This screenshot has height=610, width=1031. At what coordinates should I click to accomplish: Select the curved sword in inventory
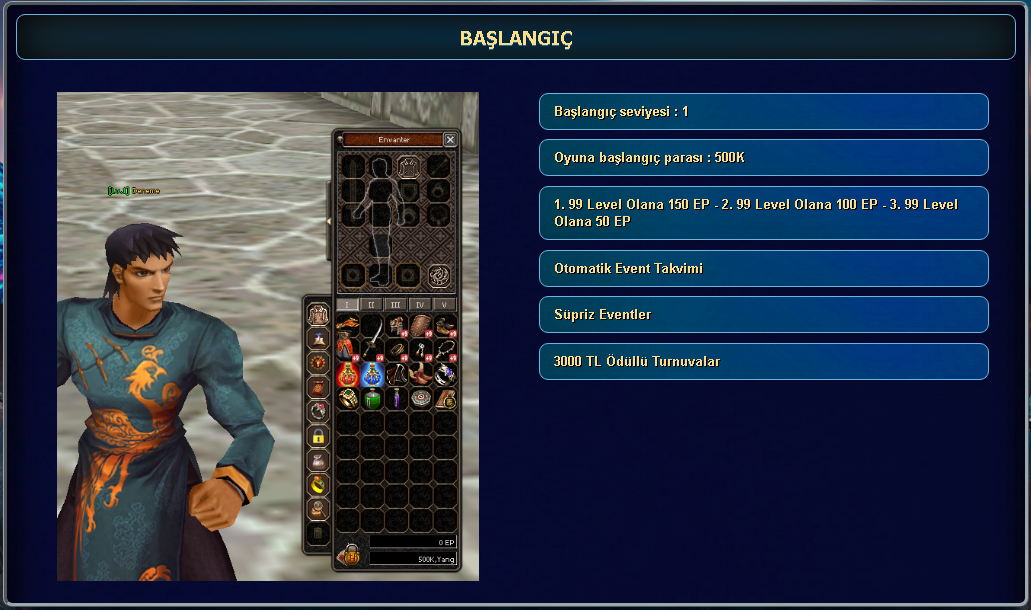(372, 337)
